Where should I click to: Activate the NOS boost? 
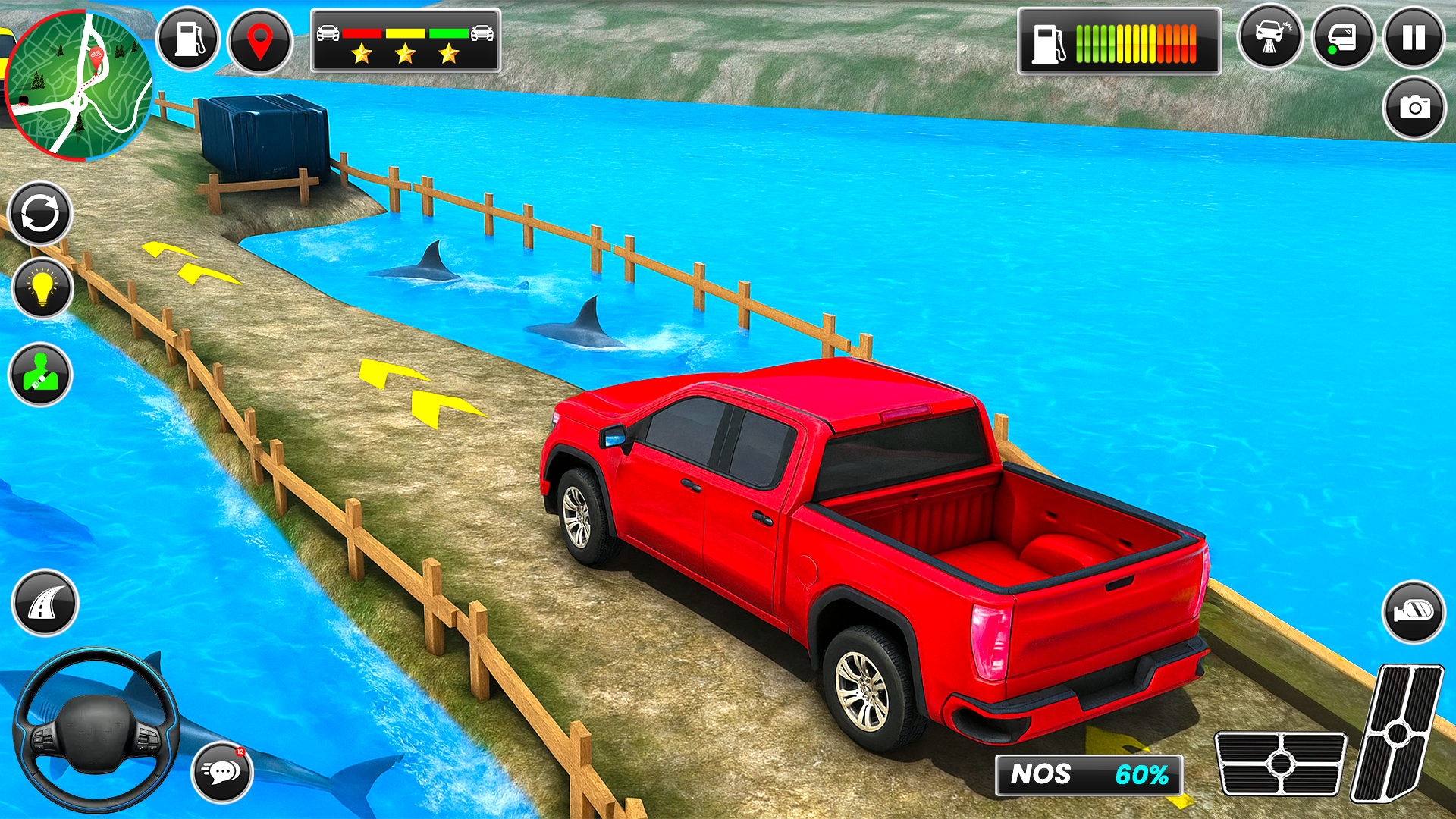click(1088, 775)
